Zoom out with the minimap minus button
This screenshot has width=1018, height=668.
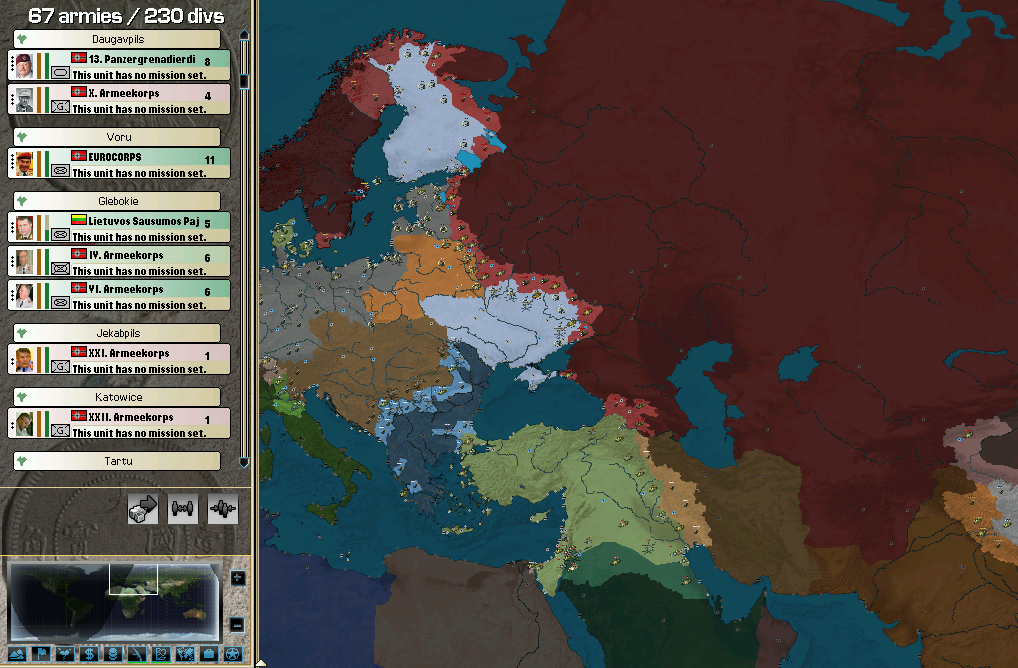(237, 625)
